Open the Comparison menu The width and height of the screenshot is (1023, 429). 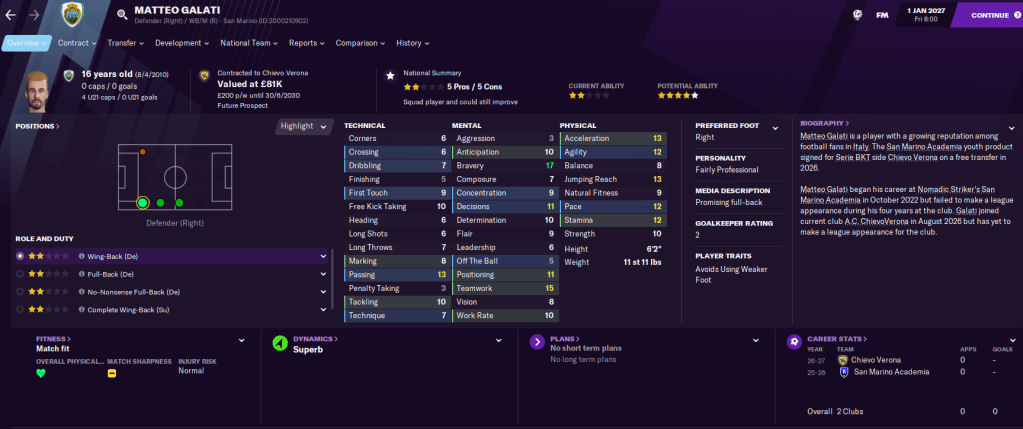point(360,43)
